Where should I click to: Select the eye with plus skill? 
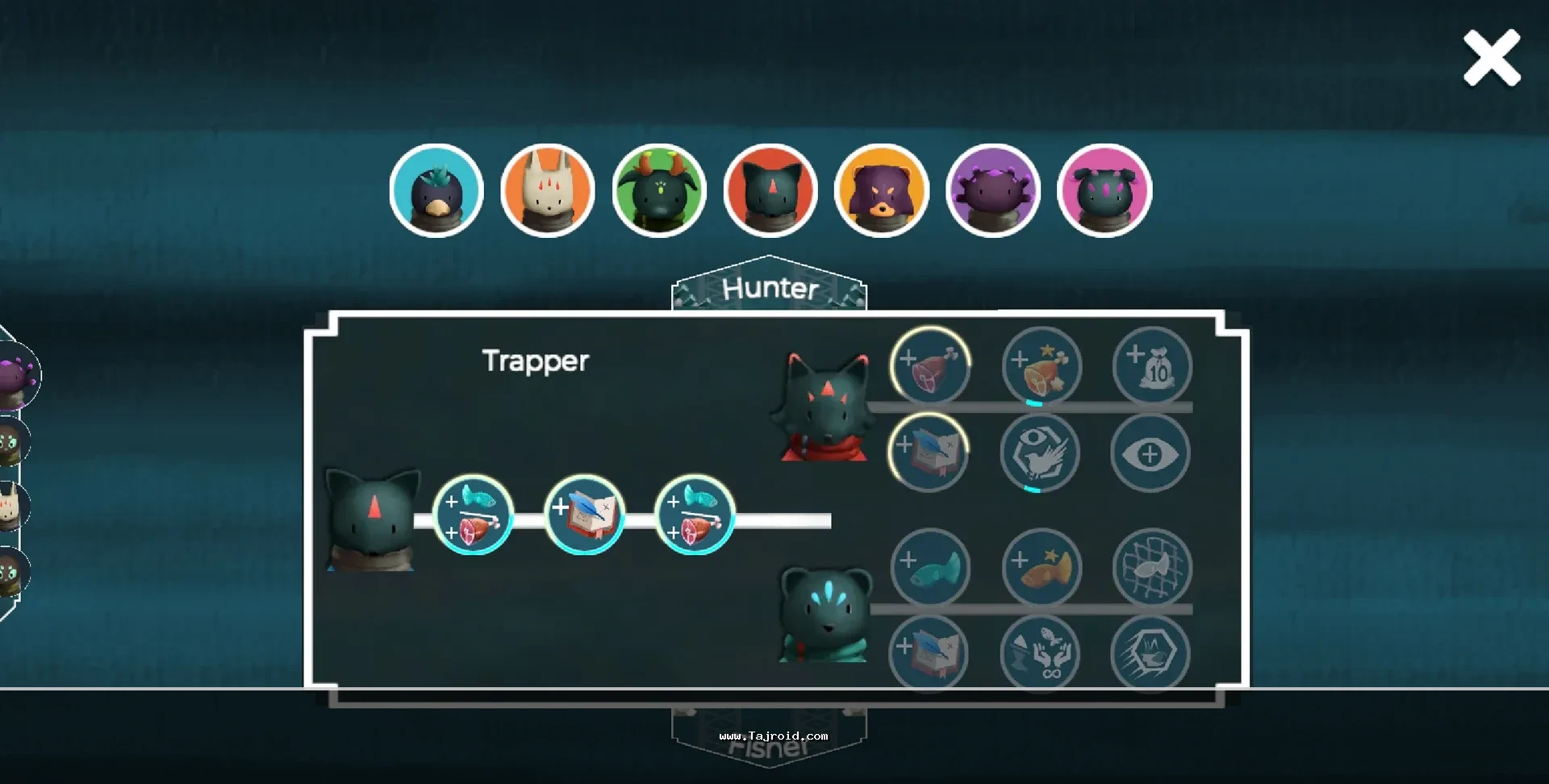[x=1150, y=453]
